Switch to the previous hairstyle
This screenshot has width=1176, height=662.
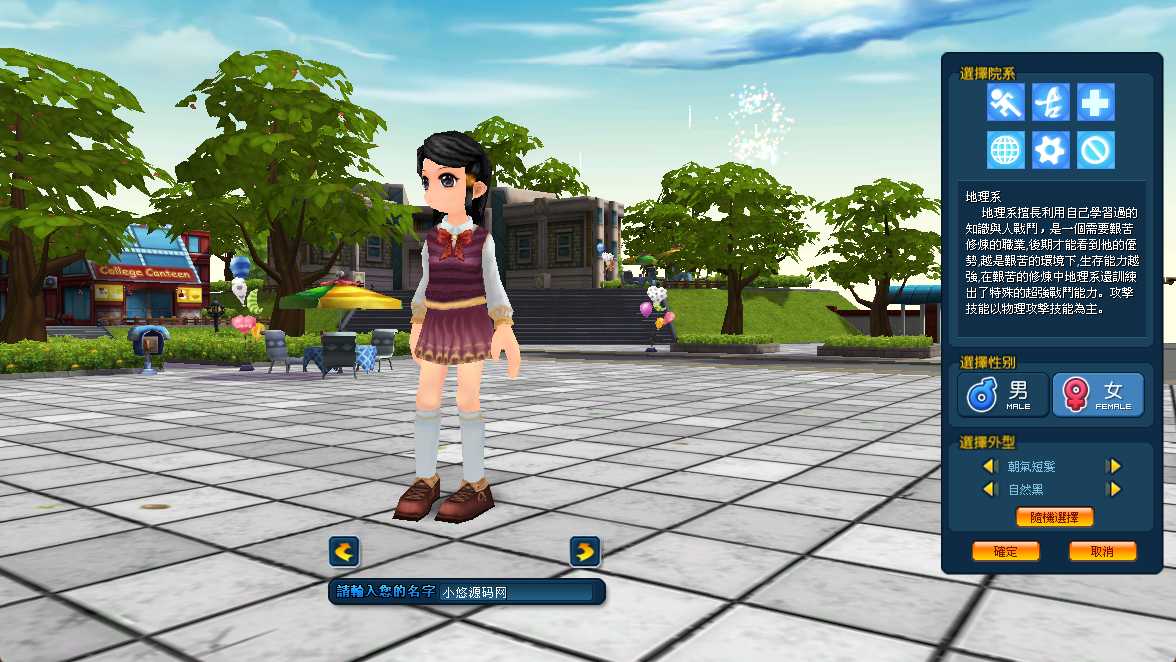(x=990, y=466)
